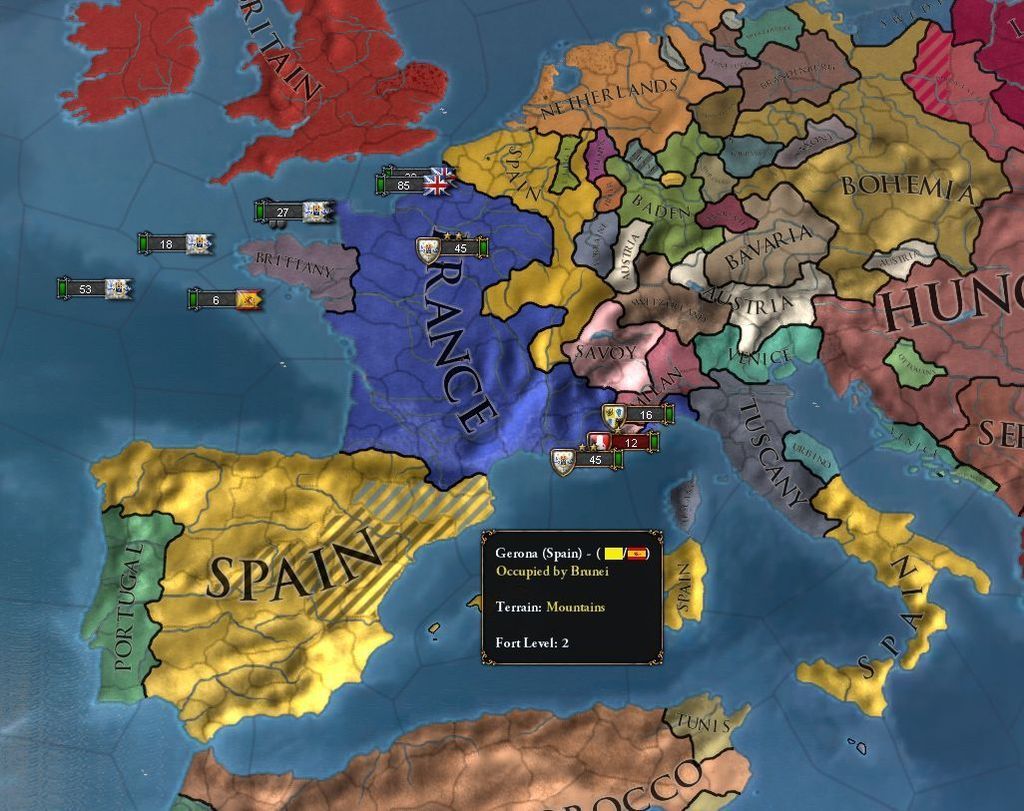Image resolution: width=1024 pixels, height=811 pixels.
Task: Select the fleet marker showing 53 ships
Action: point(95,289)
